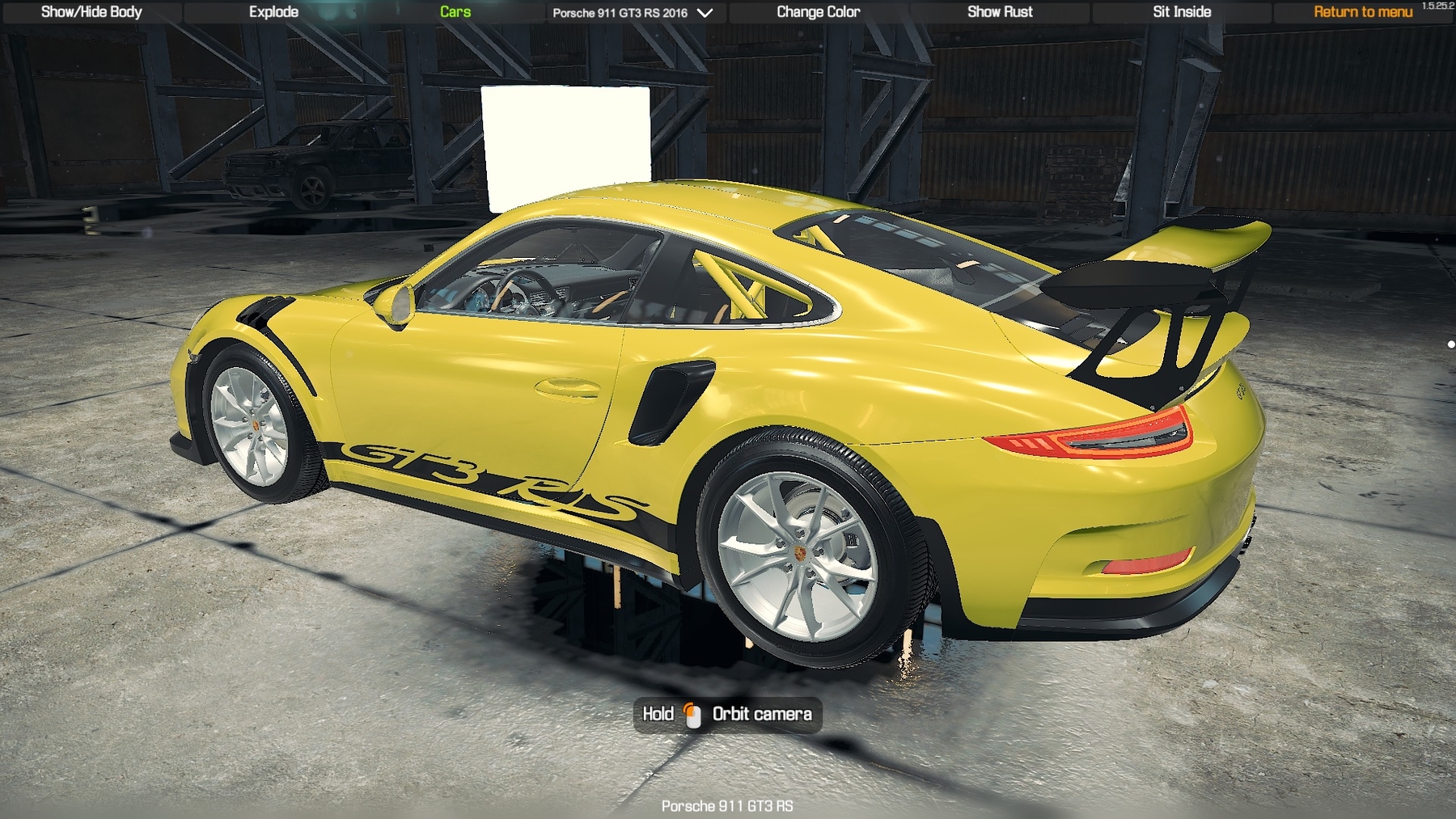
Task: Click the Explode view button
Action: pos(273,12)
